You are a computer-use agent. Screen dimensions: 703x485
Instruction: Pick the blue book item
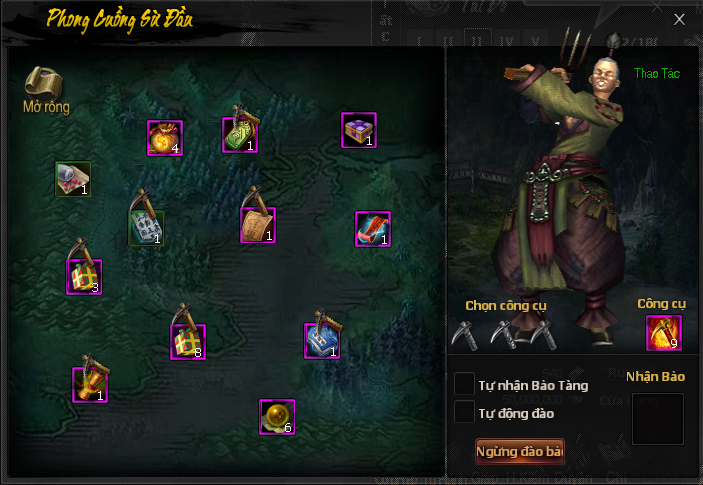[322, 340]
